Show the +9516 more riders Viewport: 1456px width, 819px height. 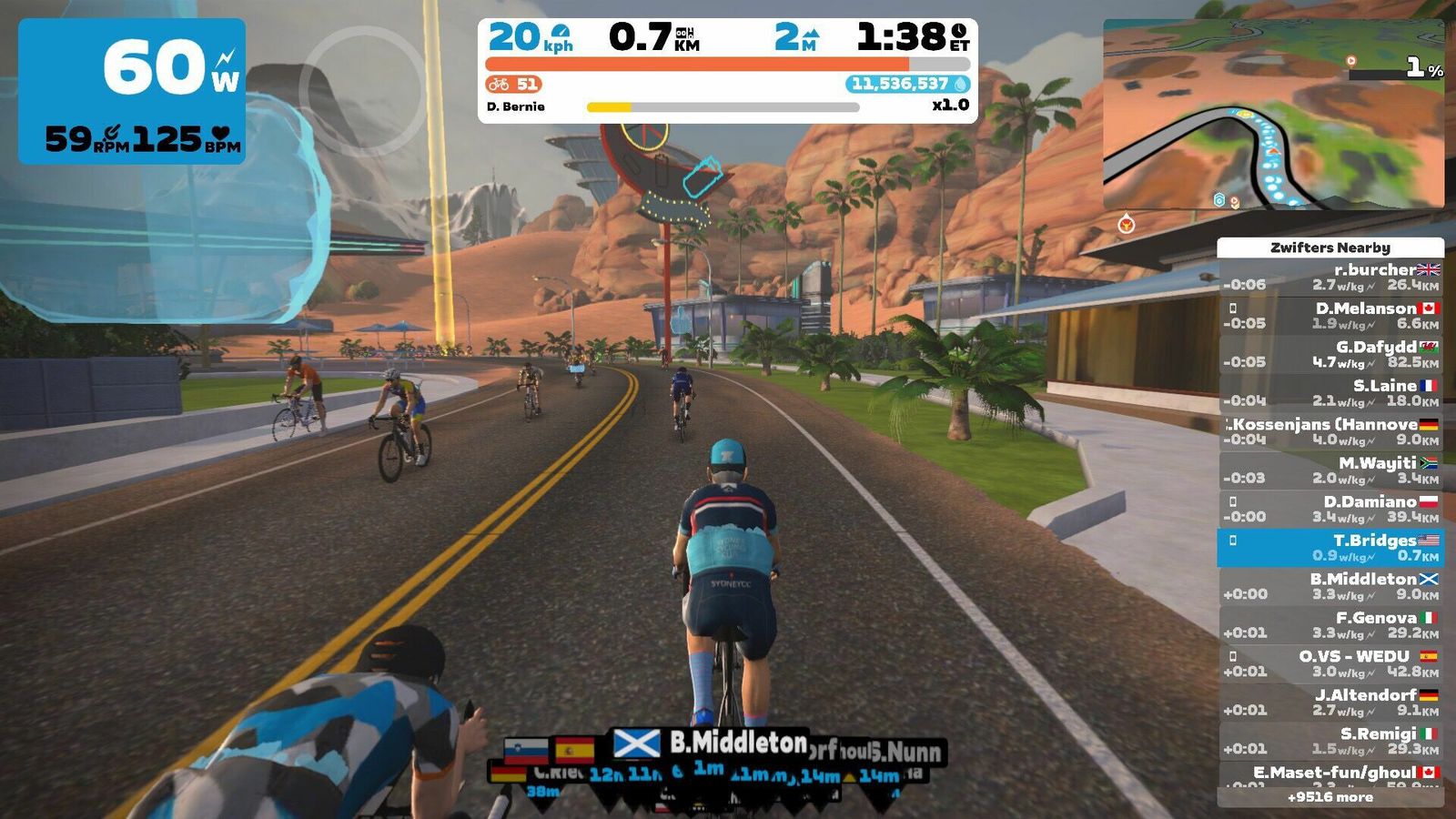1330,797
